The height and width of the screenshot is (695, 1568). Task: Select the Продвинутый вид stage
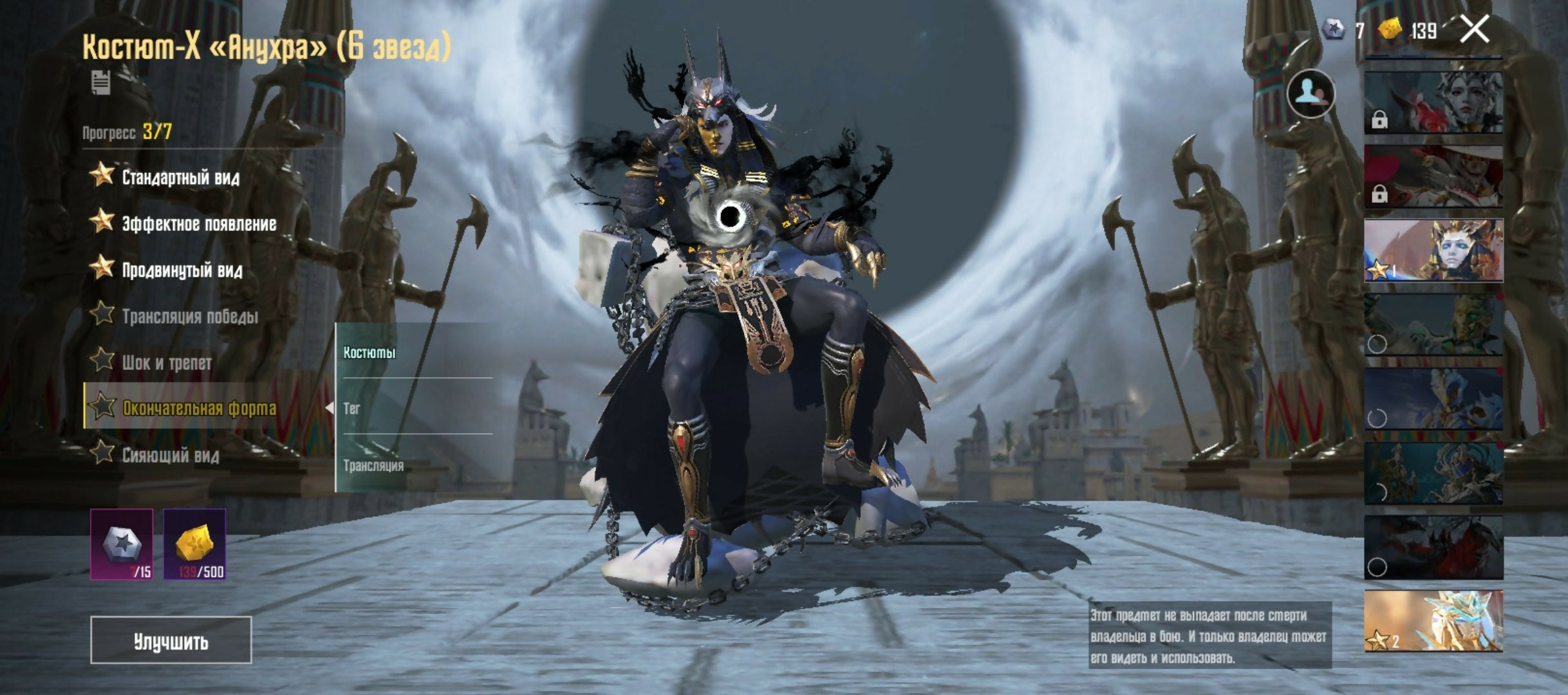point(182,270)
